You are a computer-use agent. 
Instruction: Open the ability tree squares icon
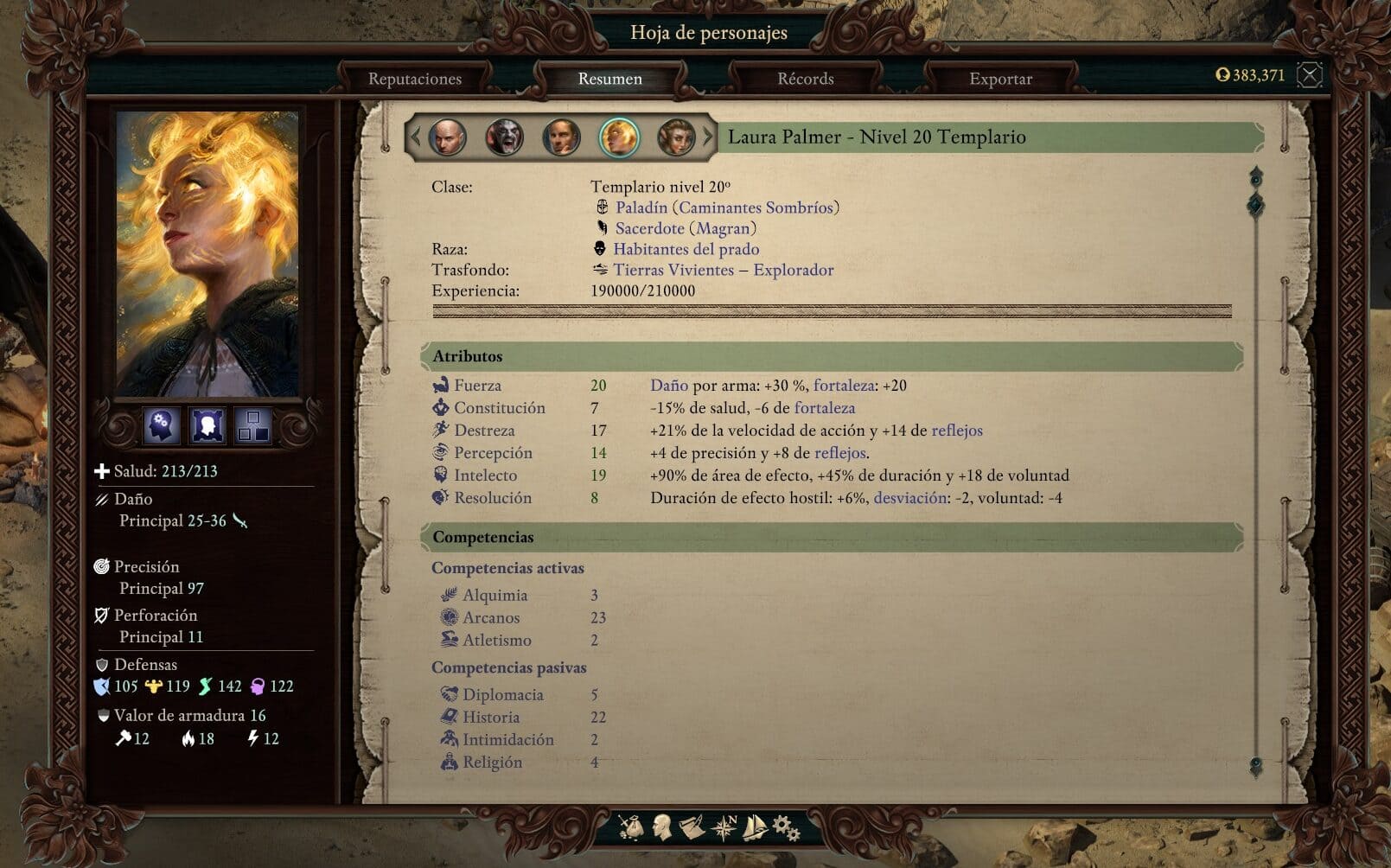point(253,425)
